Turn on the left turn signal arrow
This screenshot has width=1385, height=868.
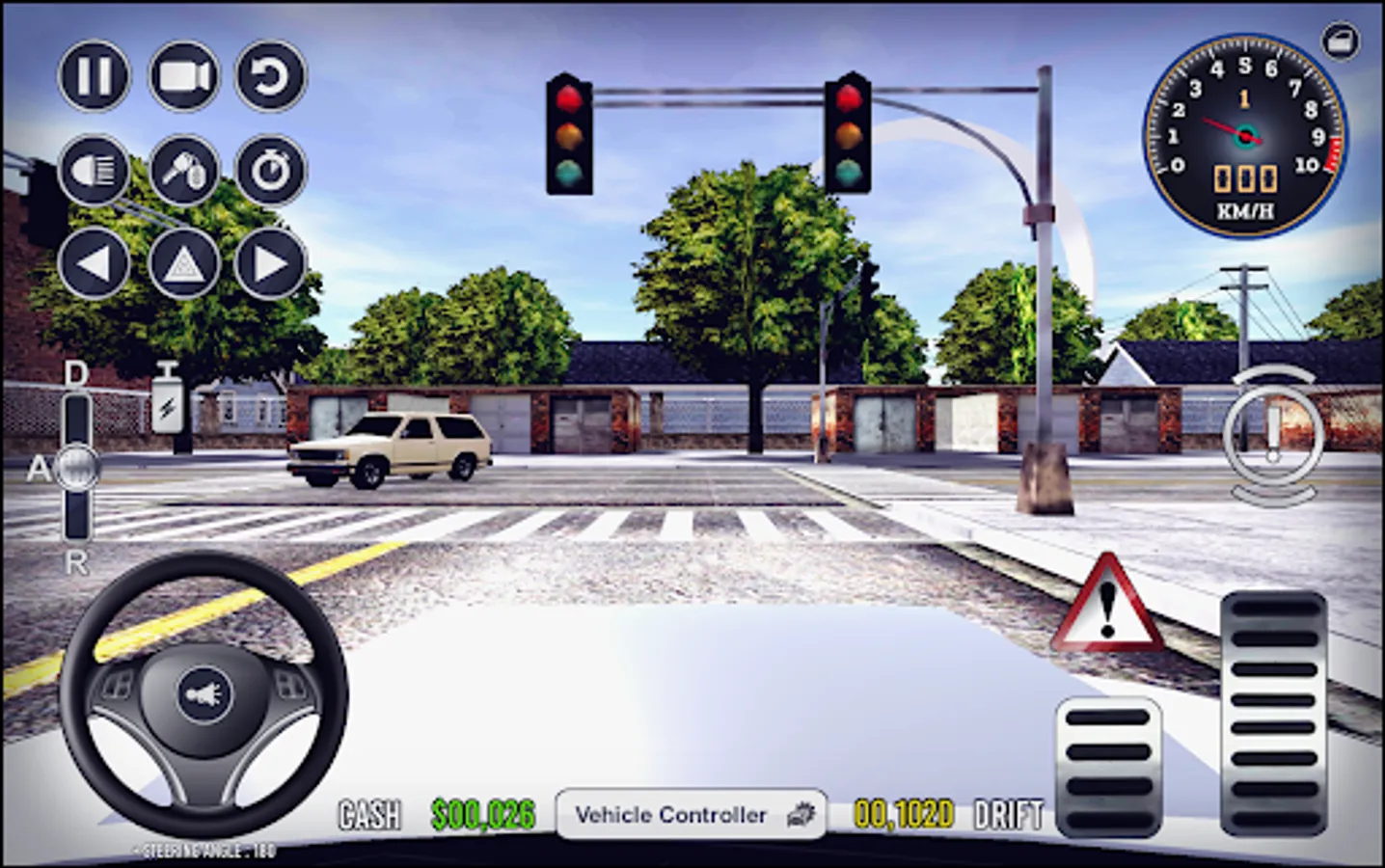[94, 262]
